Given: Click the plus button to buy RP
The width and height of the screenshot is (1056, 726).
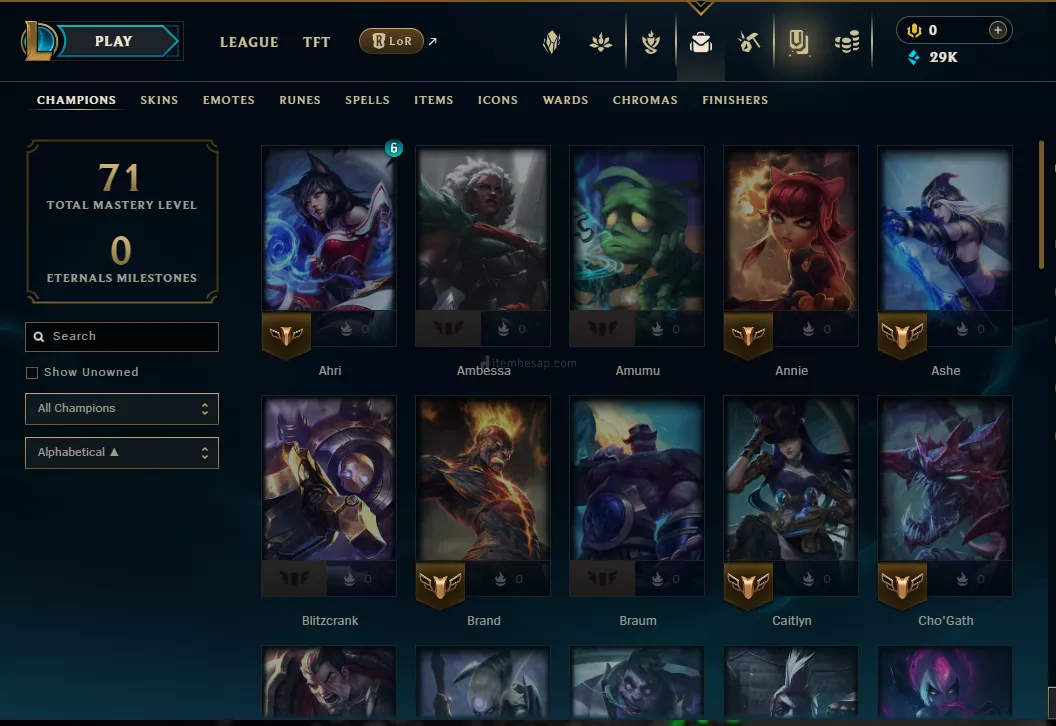Looking at the screenshot, I should tap(997, 30).
